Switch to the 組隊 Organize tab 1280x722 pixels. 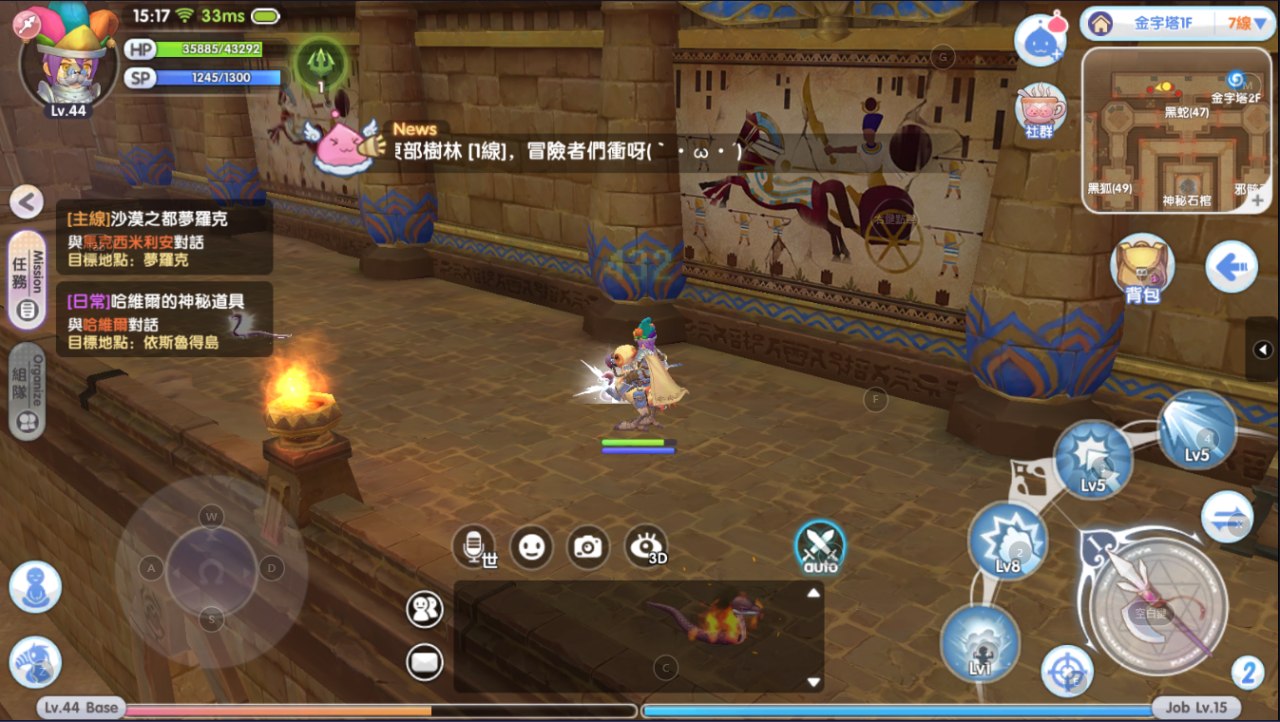tap(28, 391)
